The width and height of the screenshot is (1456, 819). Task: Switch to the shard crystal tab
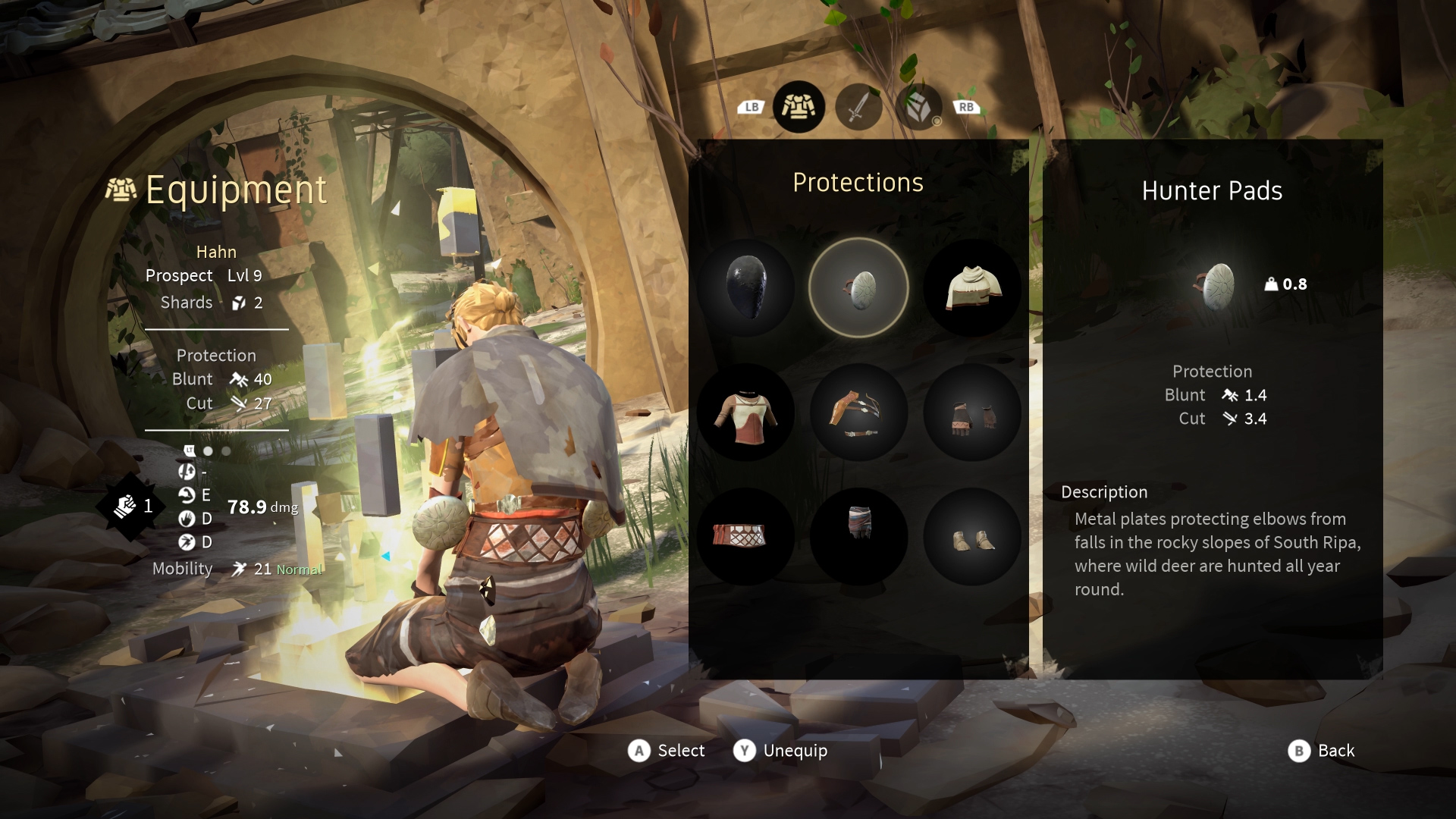tap(918, 107)
